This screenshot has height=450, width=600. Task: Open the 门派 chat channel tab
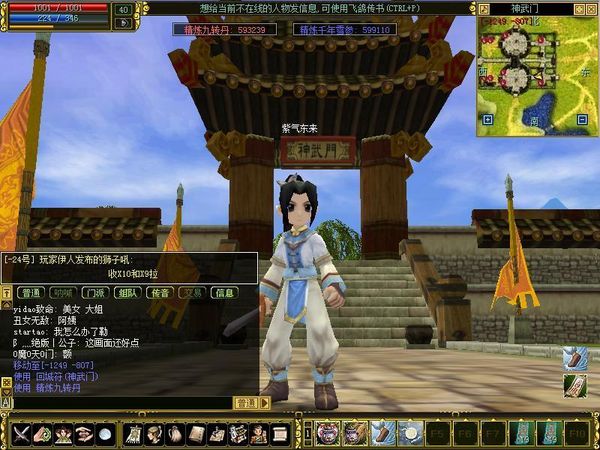tap(94, 293)
